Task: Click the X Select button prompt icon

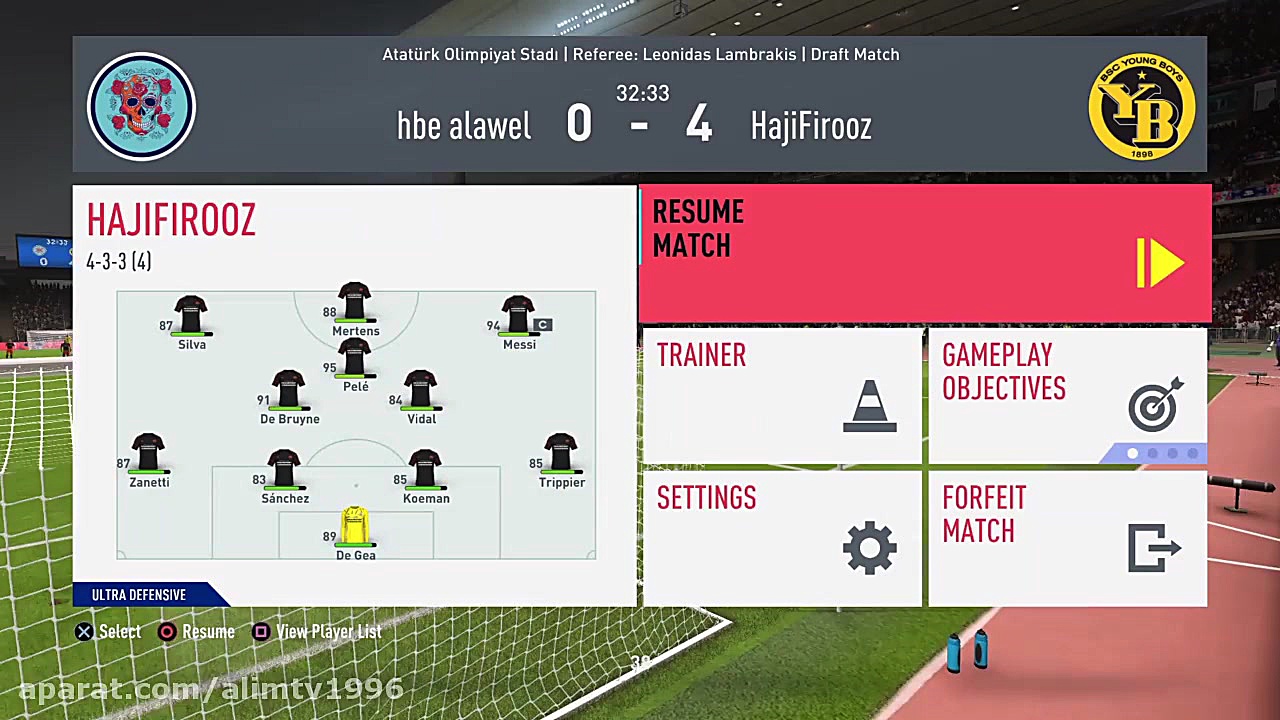Action: click(84, 631)
